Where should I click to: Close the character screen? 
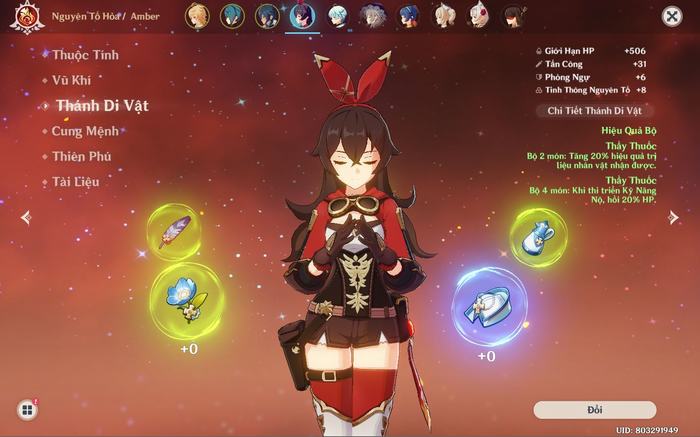672,16
